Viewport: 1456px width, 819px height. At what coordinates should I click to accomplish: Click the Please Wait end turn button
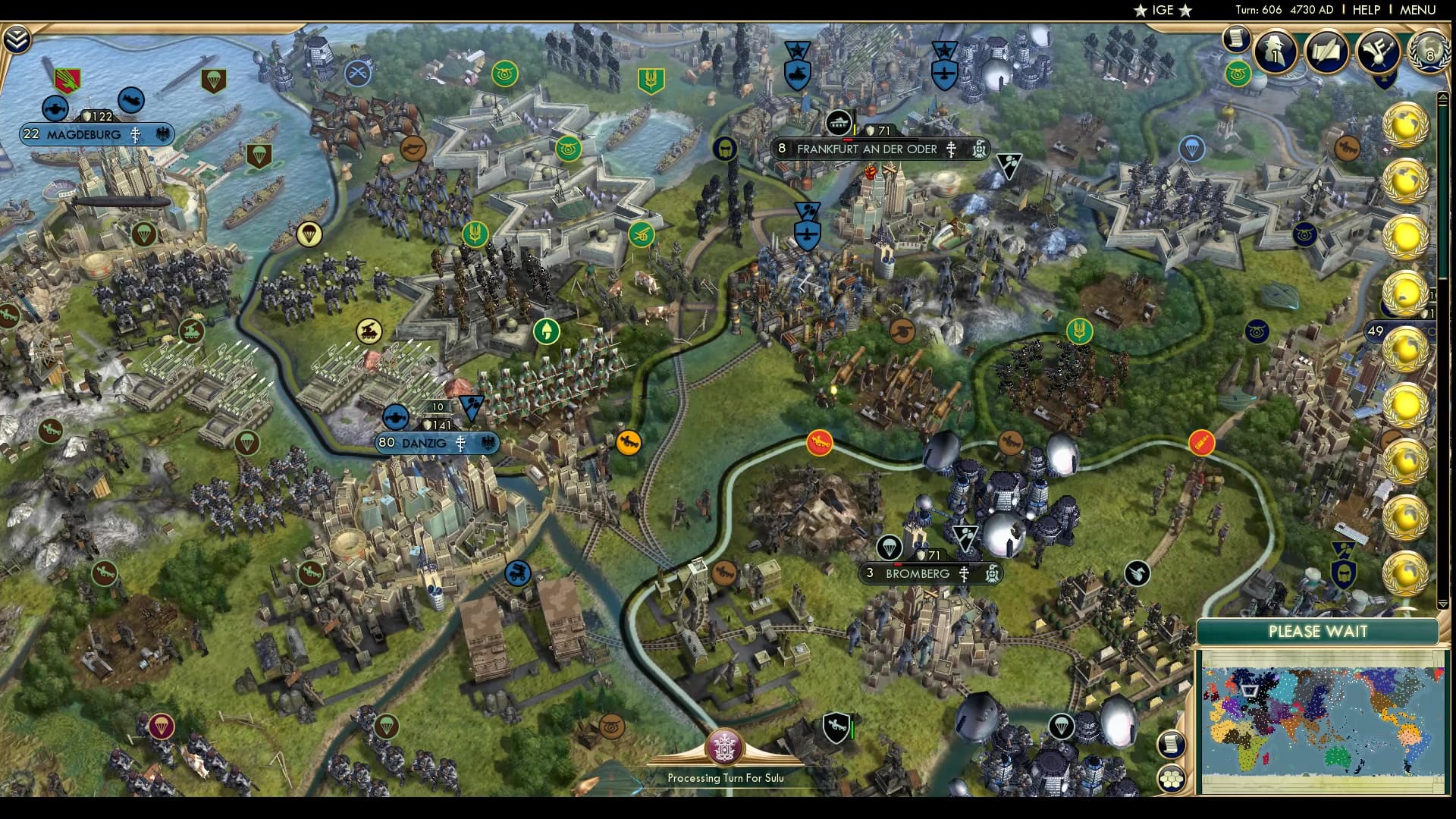1317,632
